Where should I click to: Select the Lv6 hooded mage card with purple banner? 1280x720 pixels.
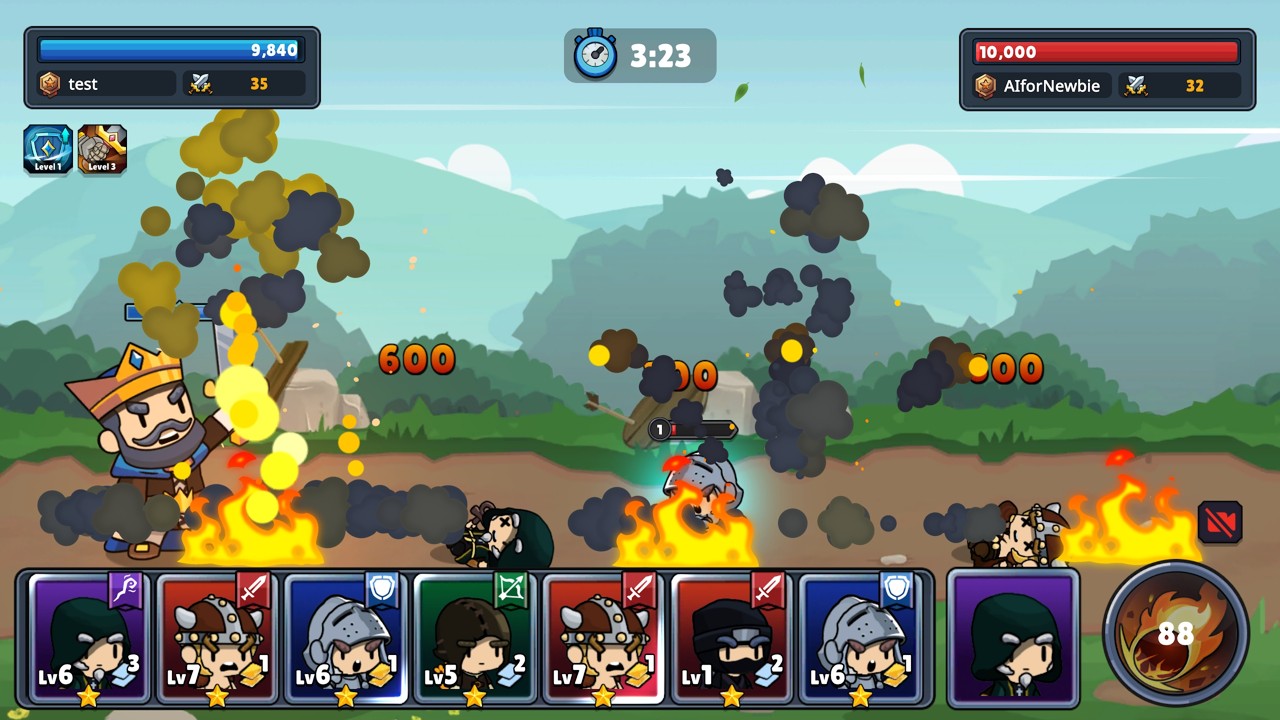click(x=88, y=638)
